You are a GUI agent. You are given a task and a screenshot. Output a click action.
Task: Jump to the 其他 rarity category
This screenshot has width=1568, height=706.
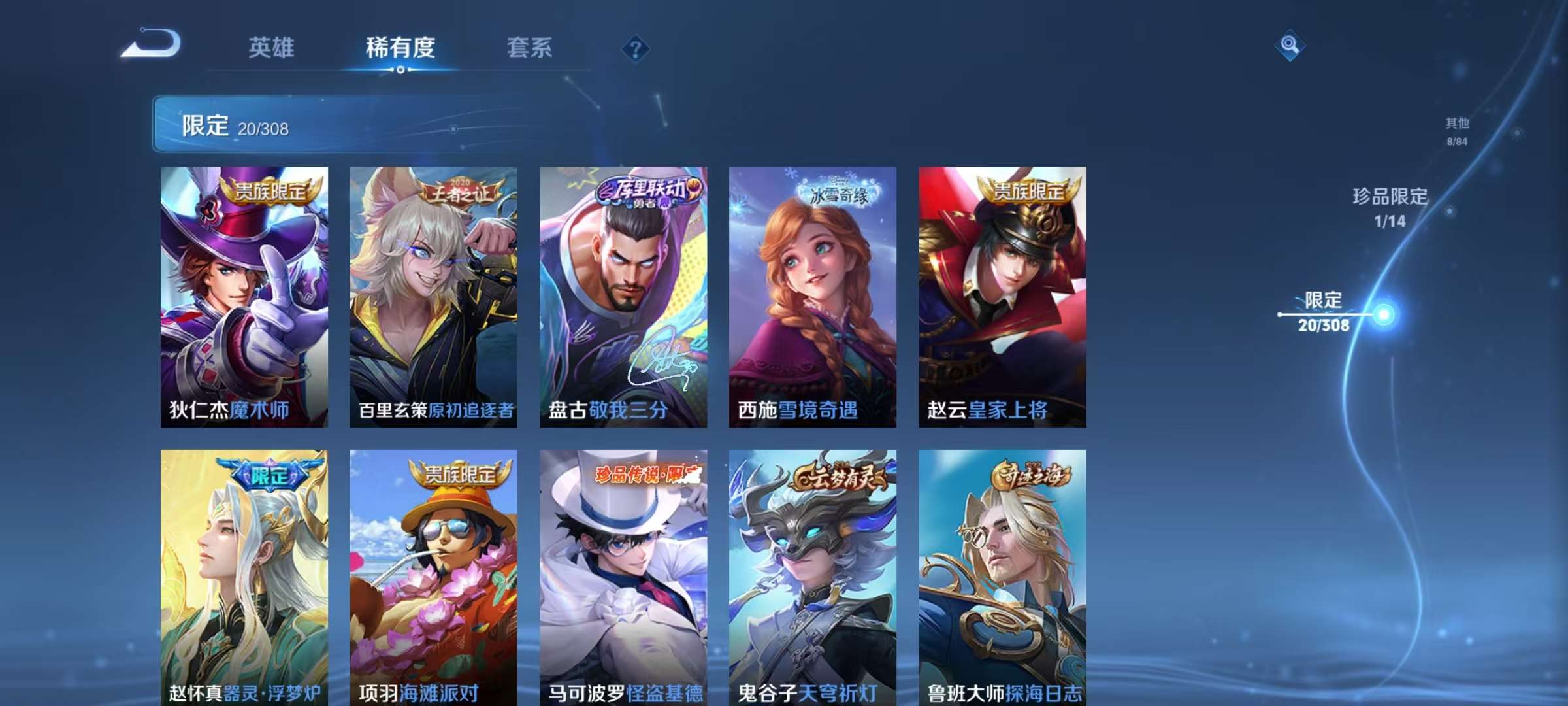[x=1457, y=131]
